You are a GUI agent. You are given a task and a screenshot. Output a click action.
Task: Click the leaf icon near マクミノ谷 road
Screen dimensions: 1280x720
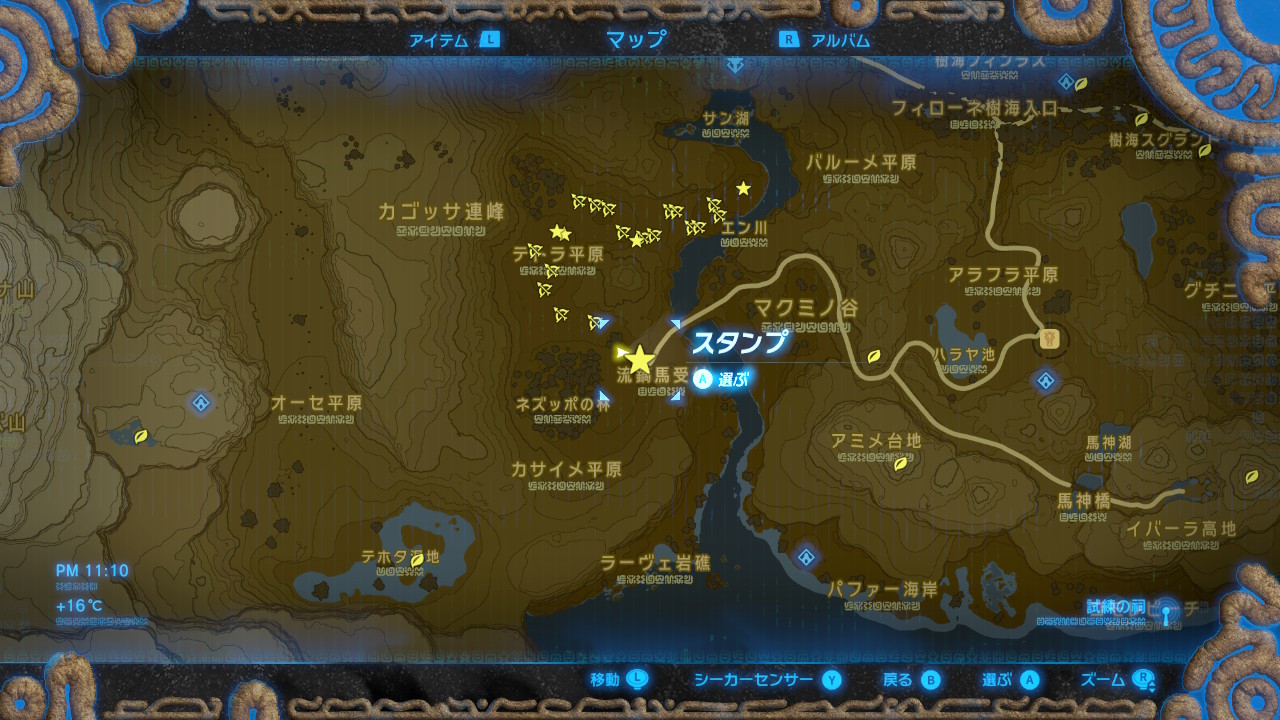click(873, 357)
